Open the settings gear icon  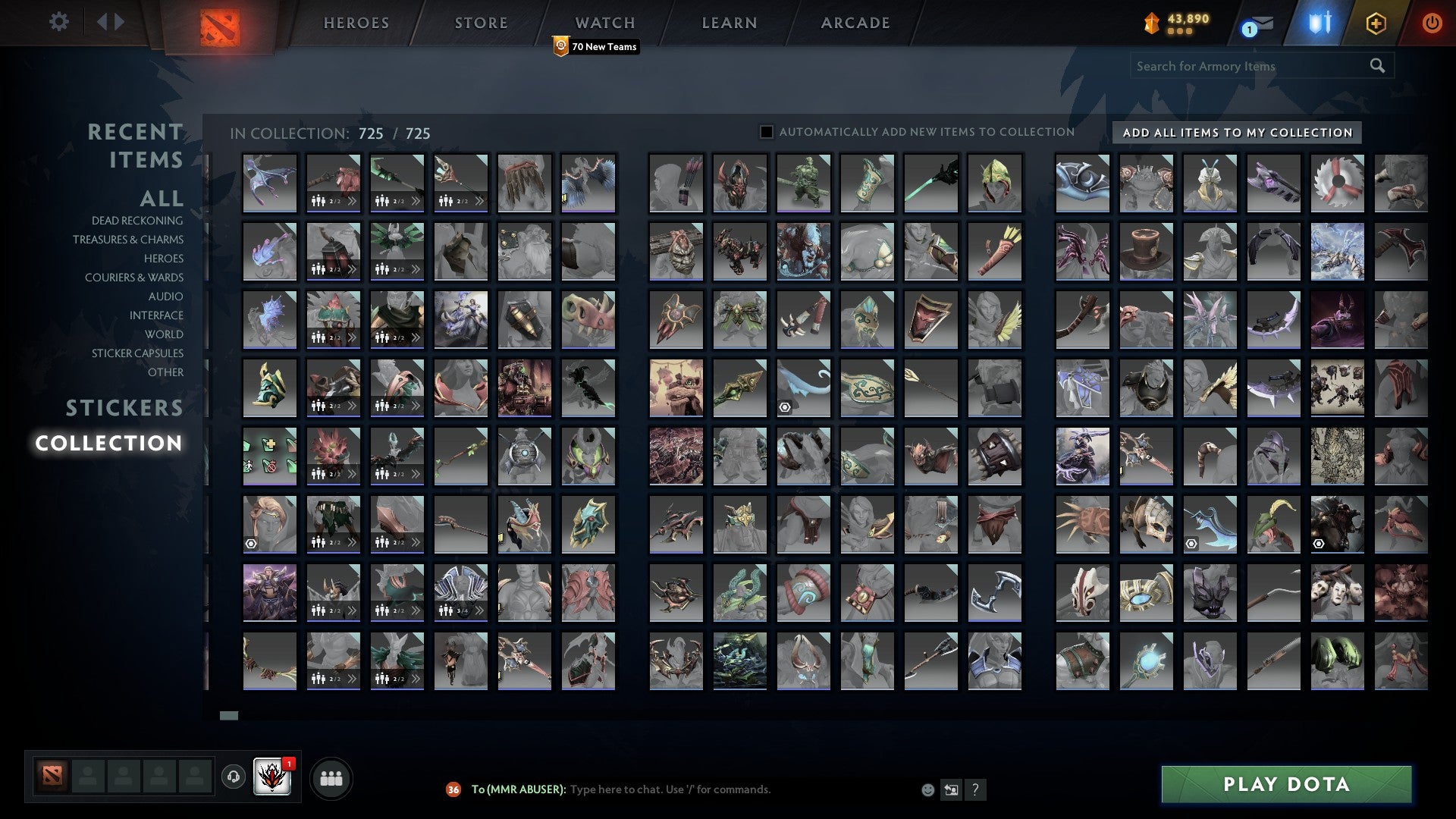click(58, 22)
